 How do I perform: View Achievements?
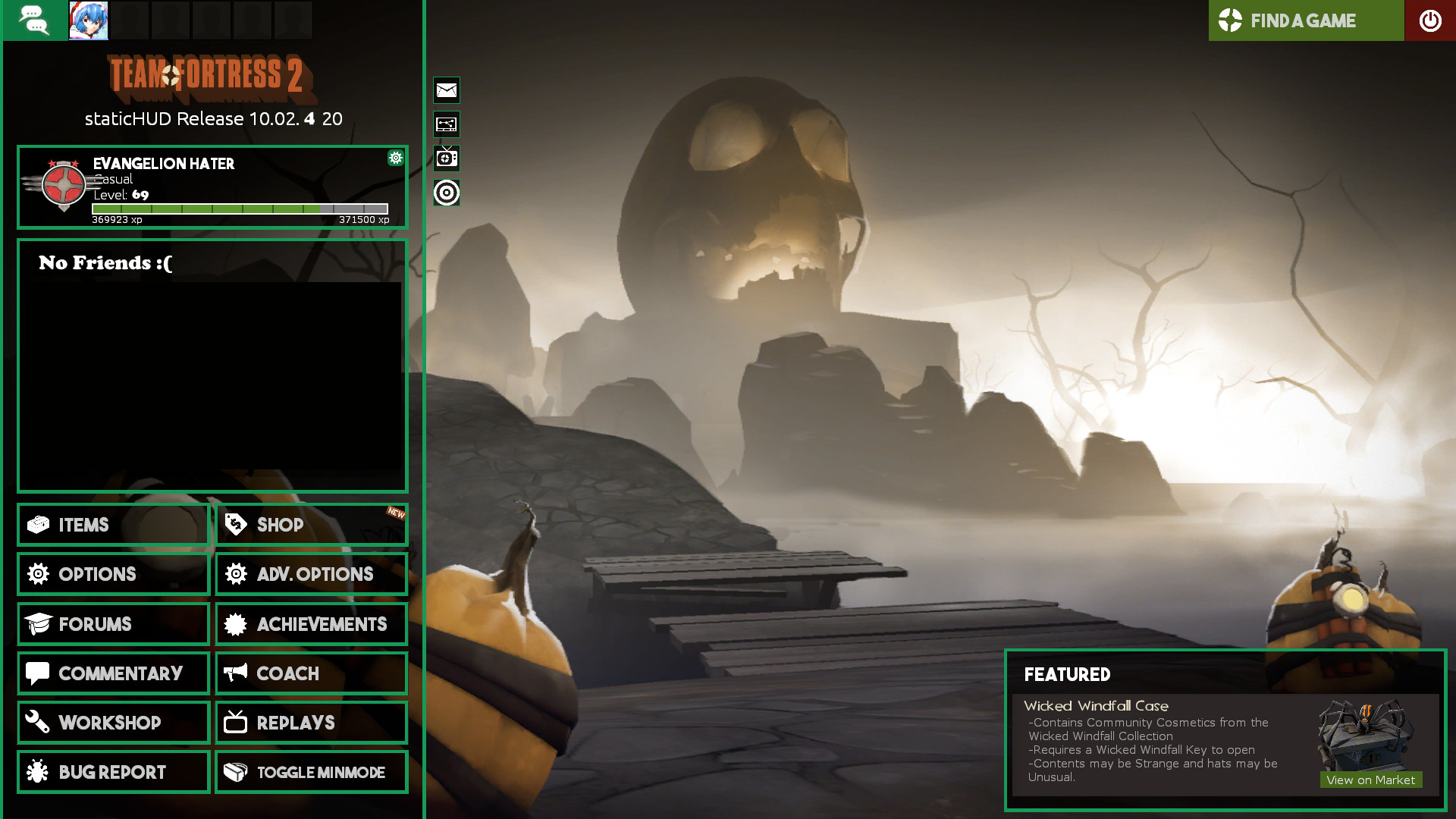click(x=311, y=624)
